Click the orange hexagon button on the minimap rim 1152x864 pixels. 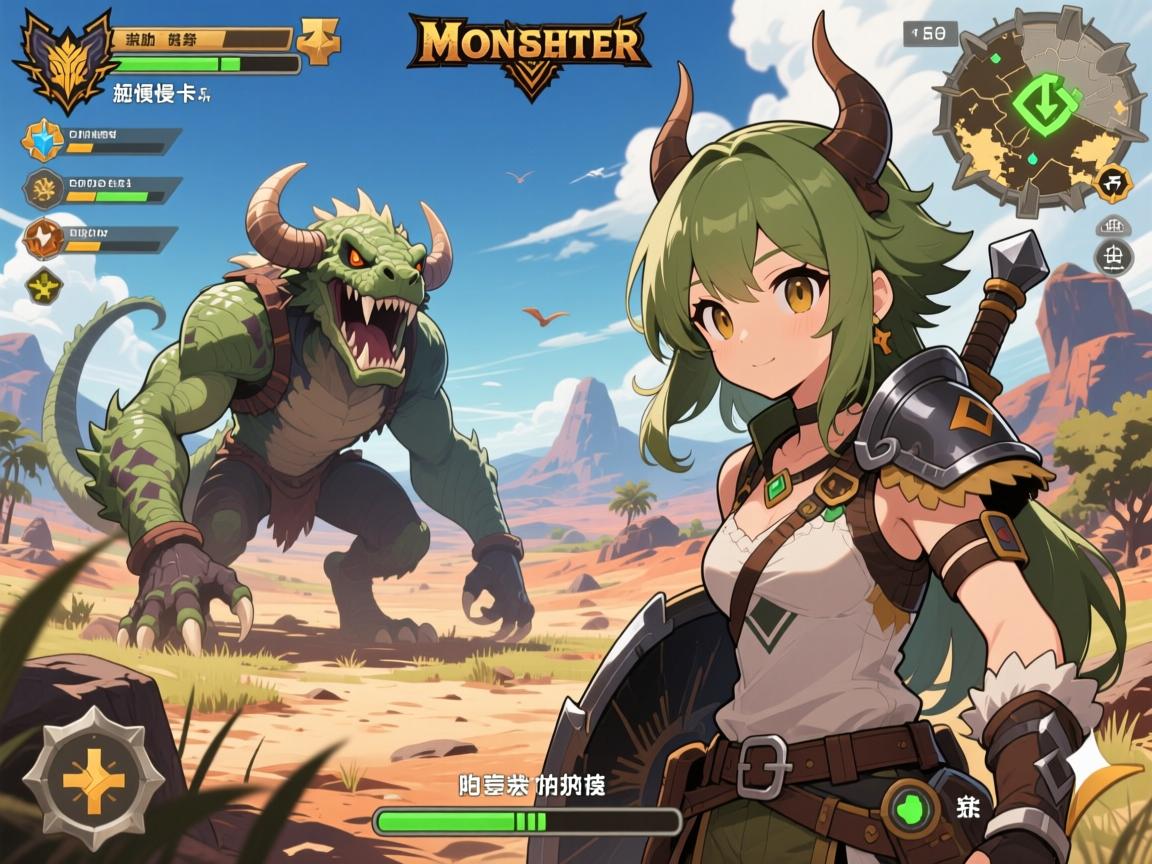(x=1114, y=183)
